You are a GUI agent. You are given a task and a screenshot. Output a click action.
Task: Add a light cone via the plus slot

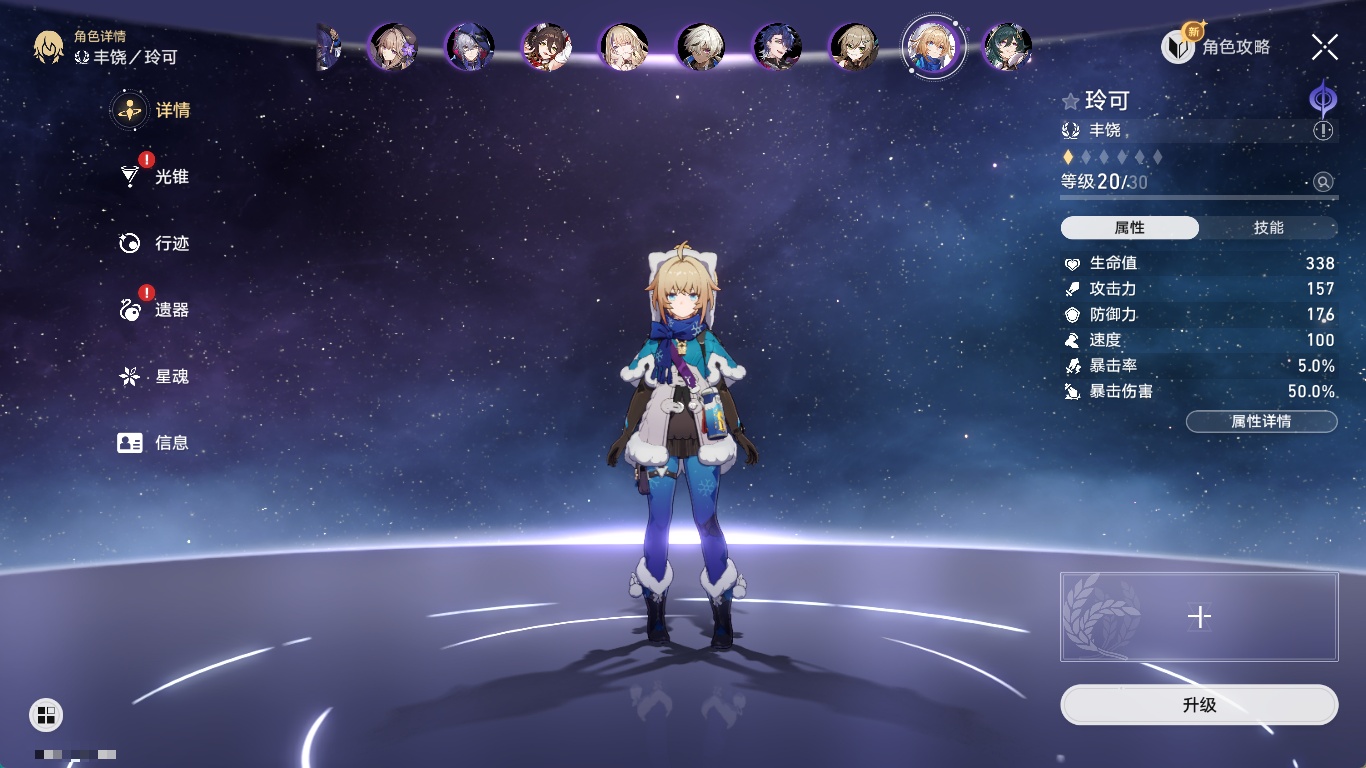coord(1199,617)
